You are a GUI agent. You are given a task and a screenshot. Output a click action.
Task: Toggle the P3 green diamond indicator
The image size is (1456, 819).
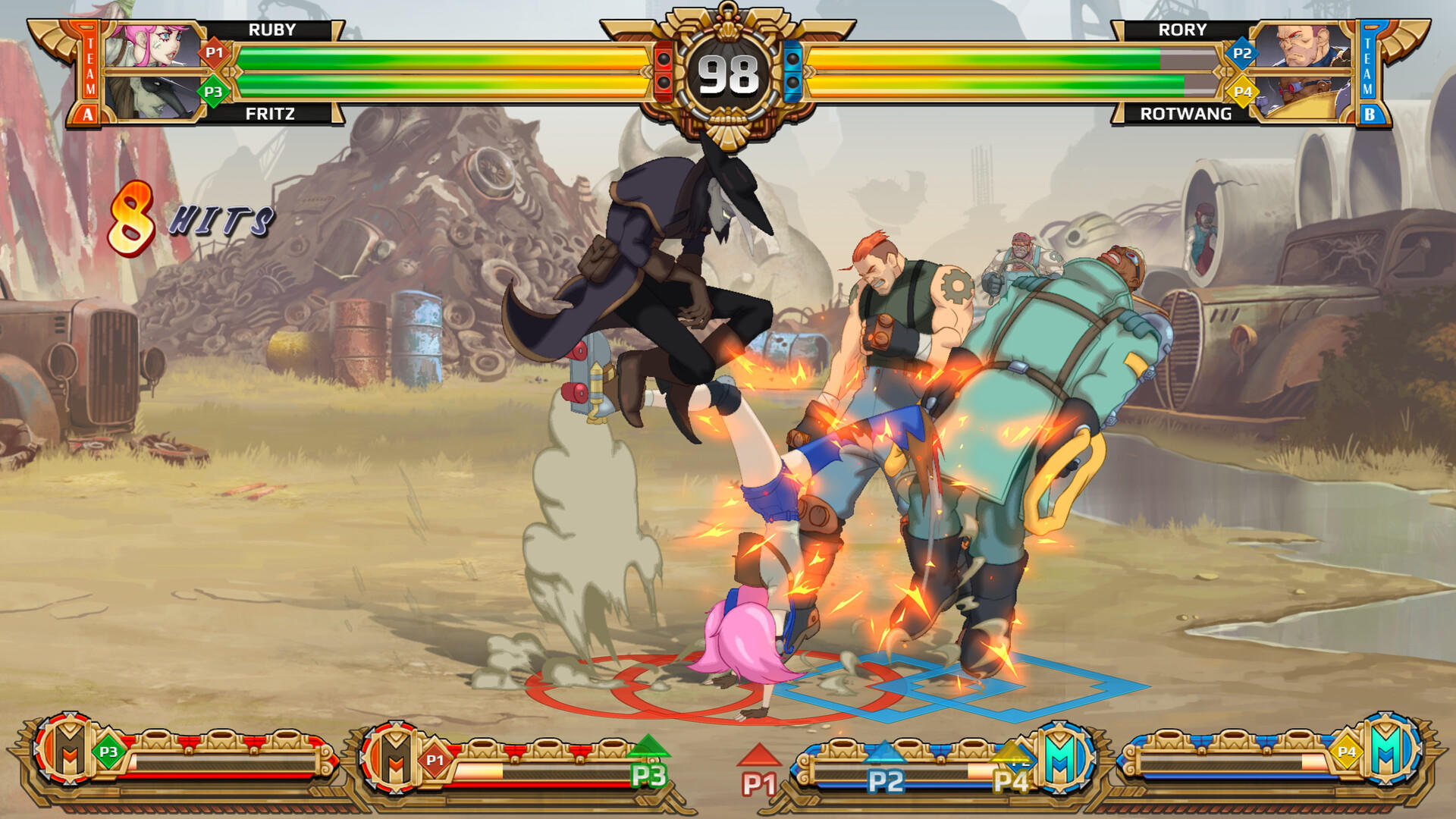[213, 92]
